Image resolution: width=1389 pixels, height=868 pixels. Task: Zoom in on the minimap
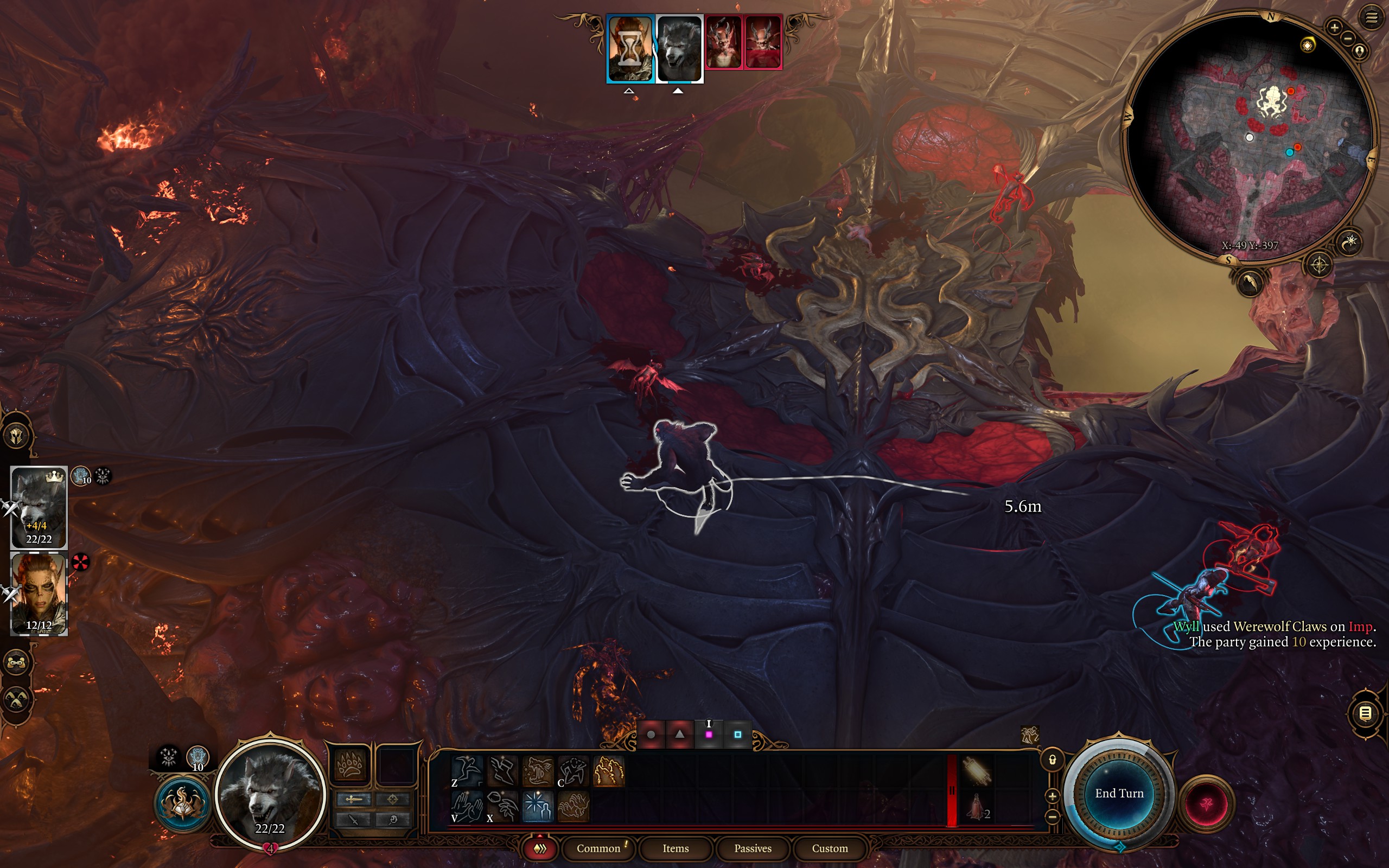pos(1335,27)
